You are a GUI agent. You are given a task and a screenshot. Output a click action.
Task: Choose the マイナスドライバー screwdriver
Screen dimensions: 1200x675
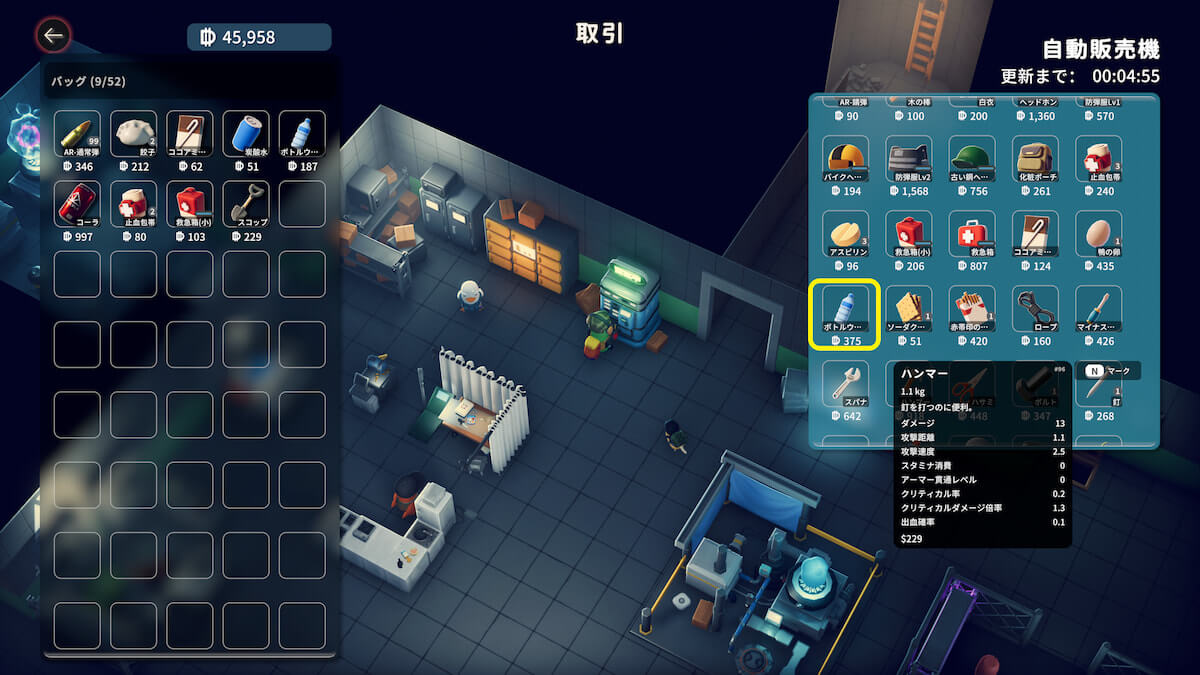pos(1098,309)
